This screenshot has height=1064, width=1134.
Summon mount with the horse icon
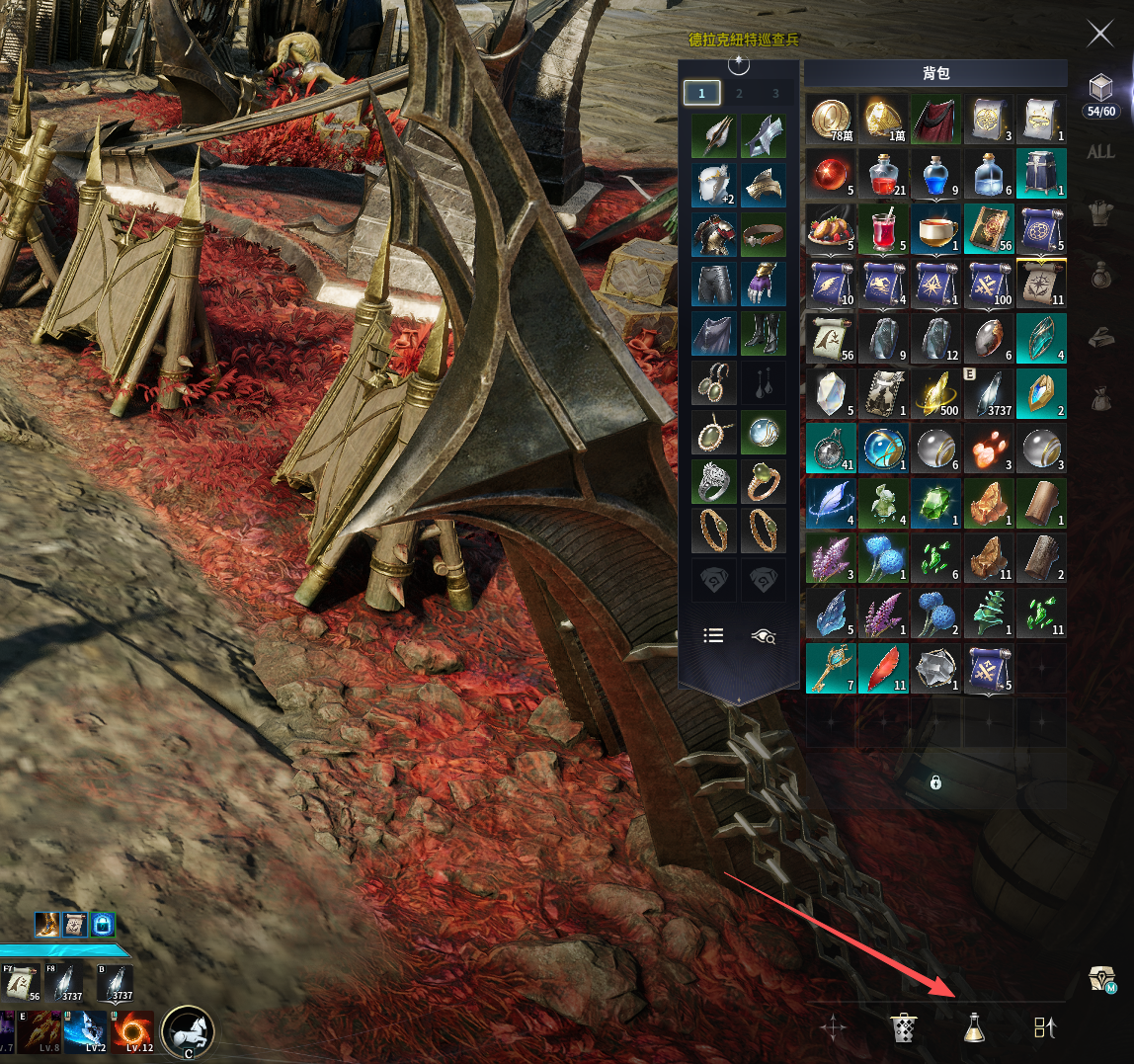[x=188, y=1032]
